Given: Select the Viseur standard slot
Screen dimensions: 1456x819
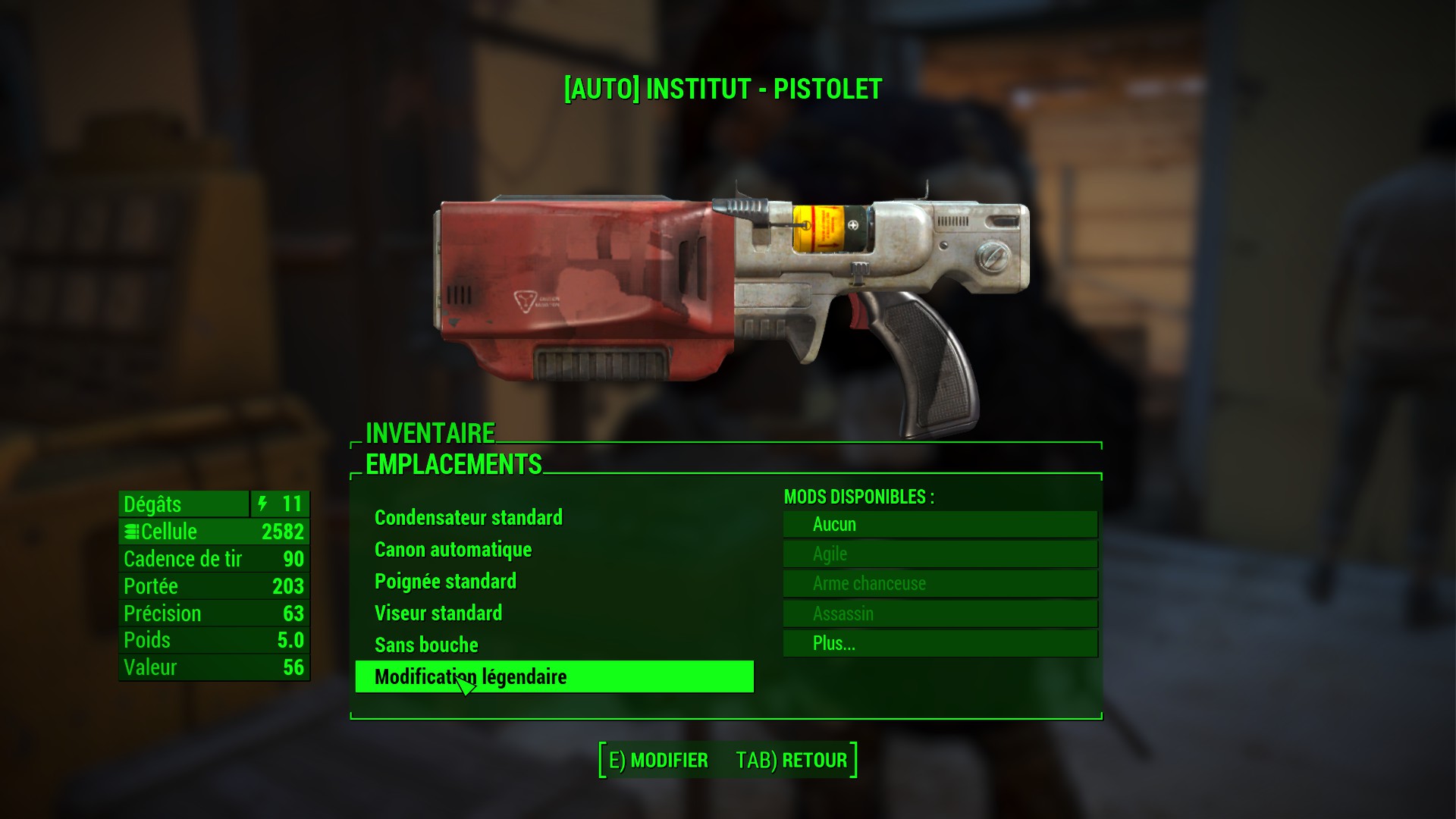Looking at the screenshot, I should pyautogui.click(x=438, y=613).
